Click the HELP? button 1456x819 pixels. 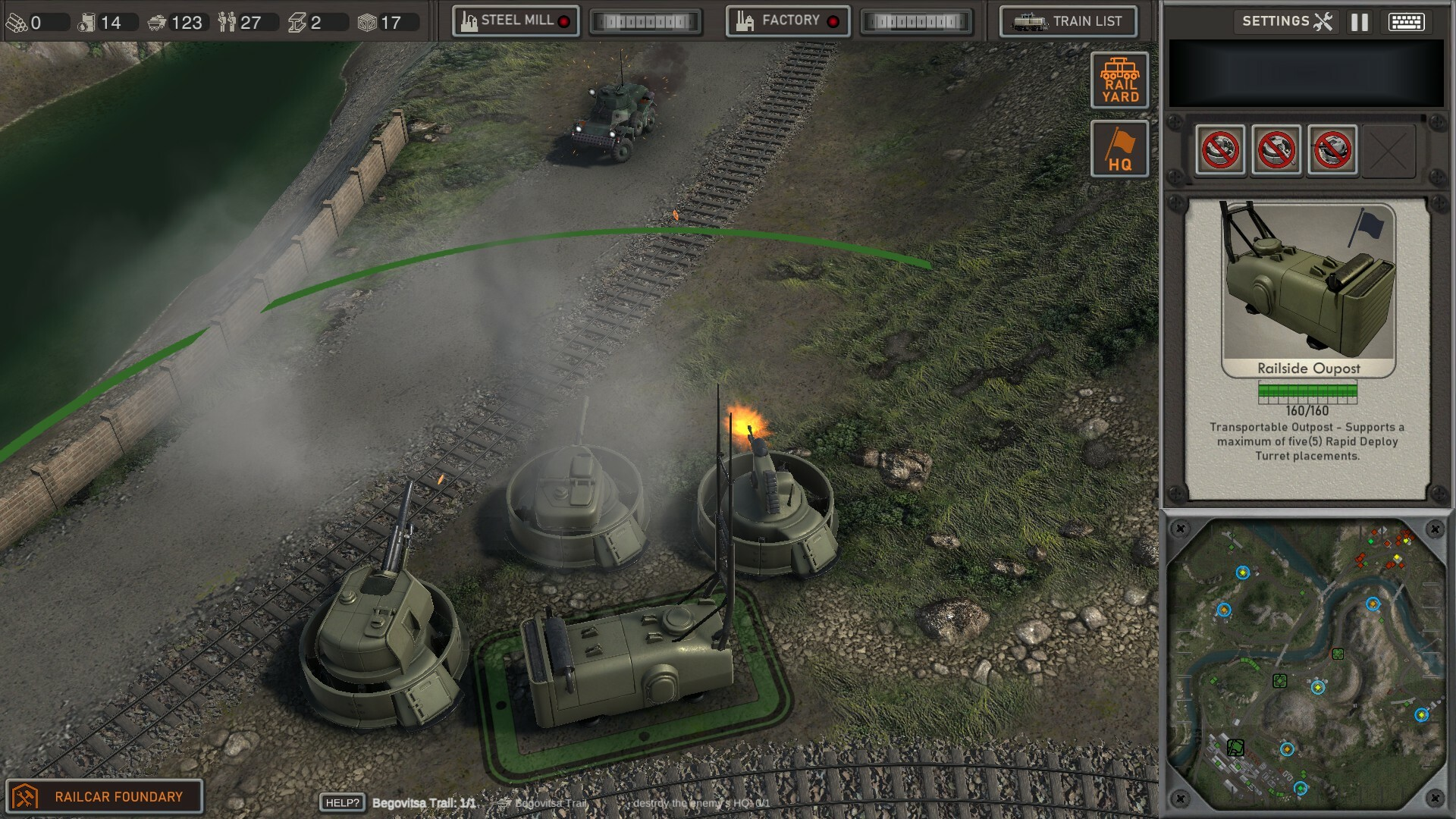pyautogui.click(x=343, y=803)
